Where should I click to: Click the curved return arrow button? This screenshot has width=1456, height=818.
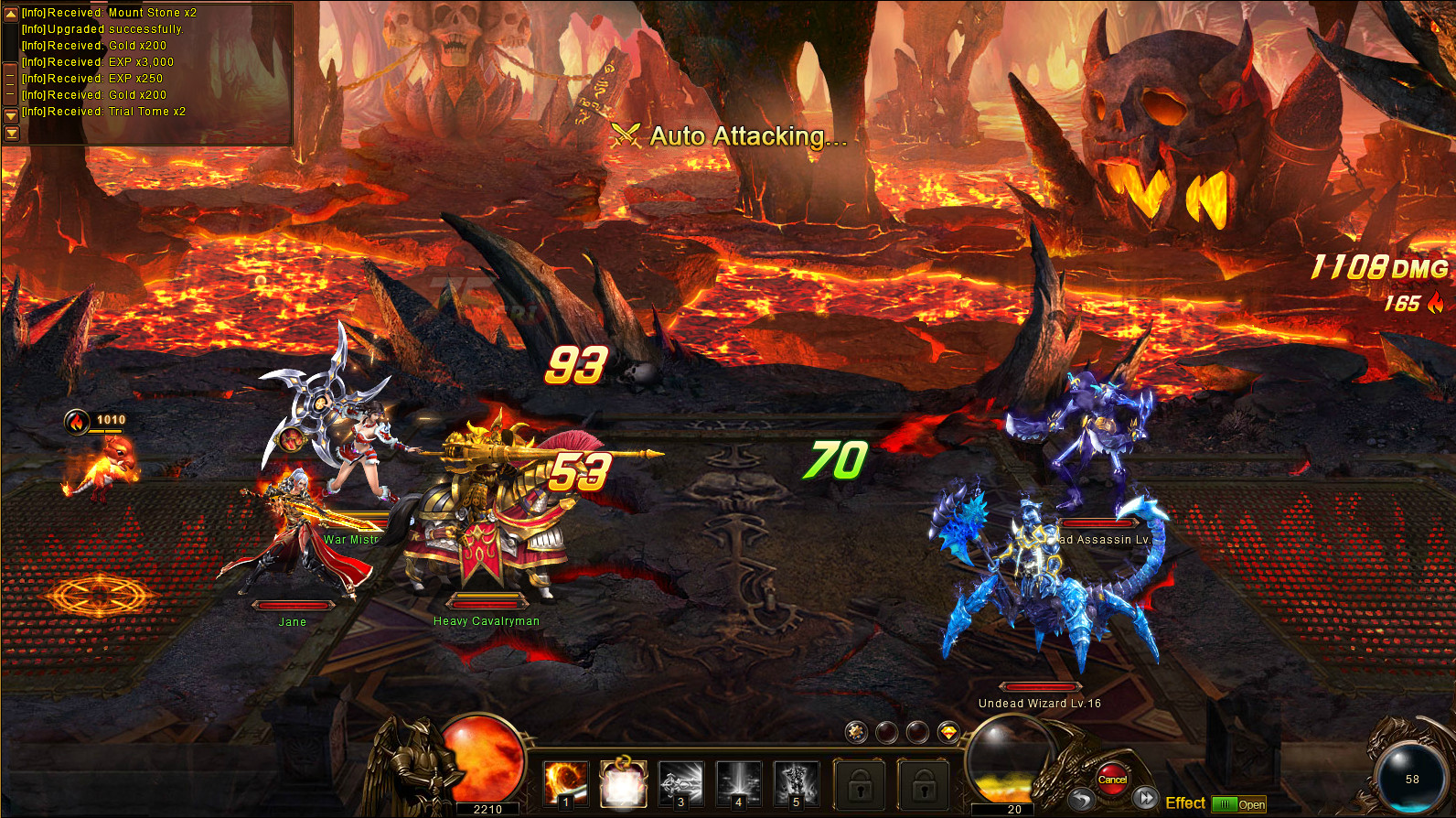(1083, 800)
